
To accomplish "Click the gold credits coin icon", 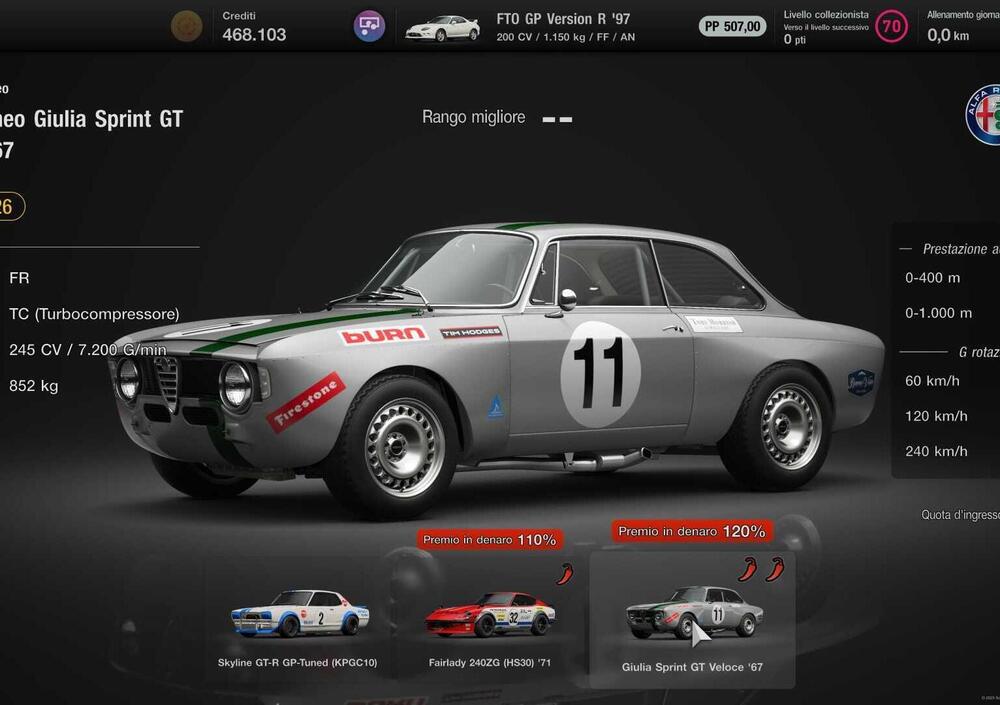I will (187, 26).
